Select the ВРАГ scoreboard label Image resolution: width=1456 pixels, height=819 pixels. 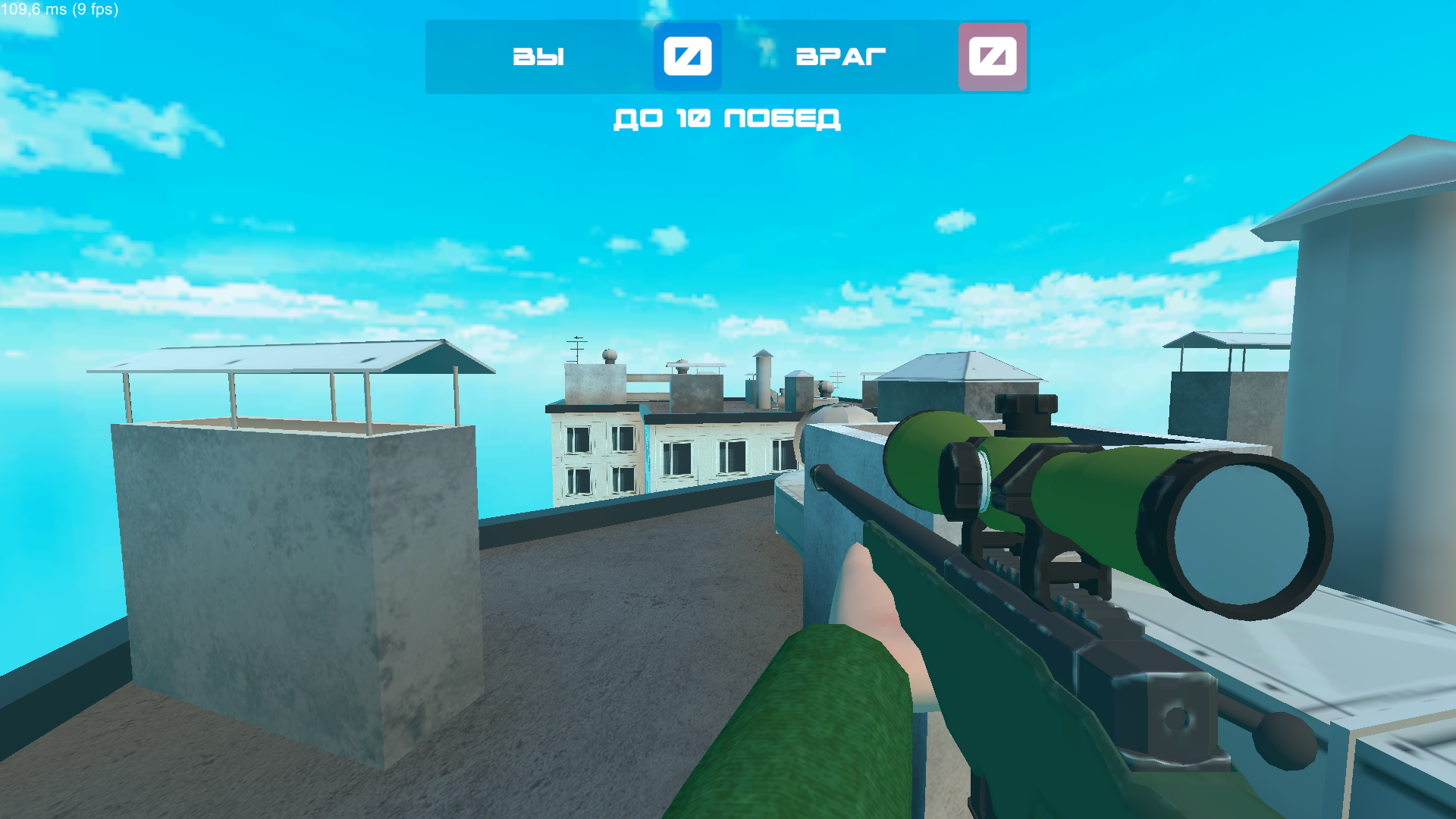click(839, 55)
